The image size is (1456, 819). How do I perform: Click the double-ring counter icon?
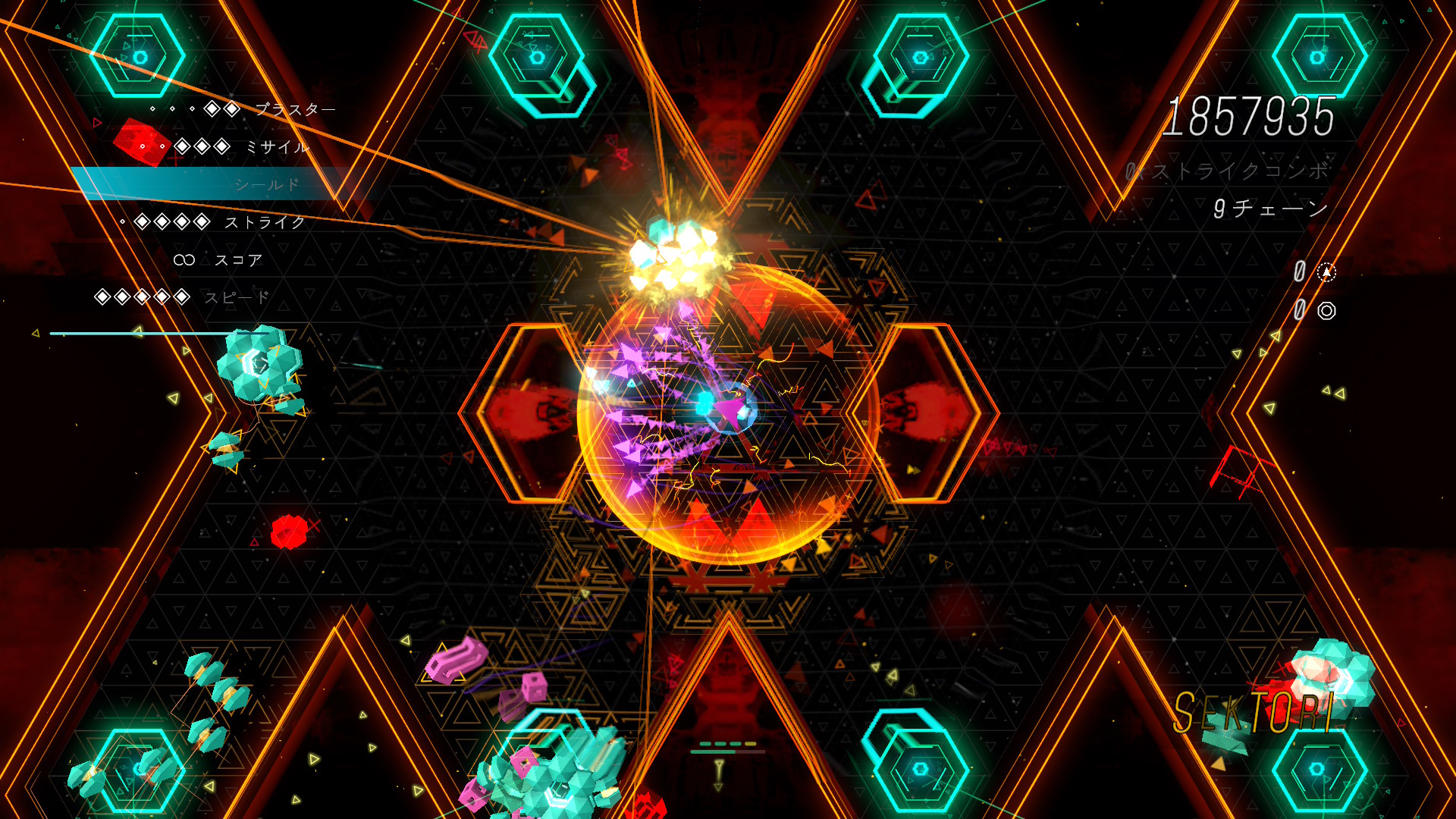click(1326, 310)
